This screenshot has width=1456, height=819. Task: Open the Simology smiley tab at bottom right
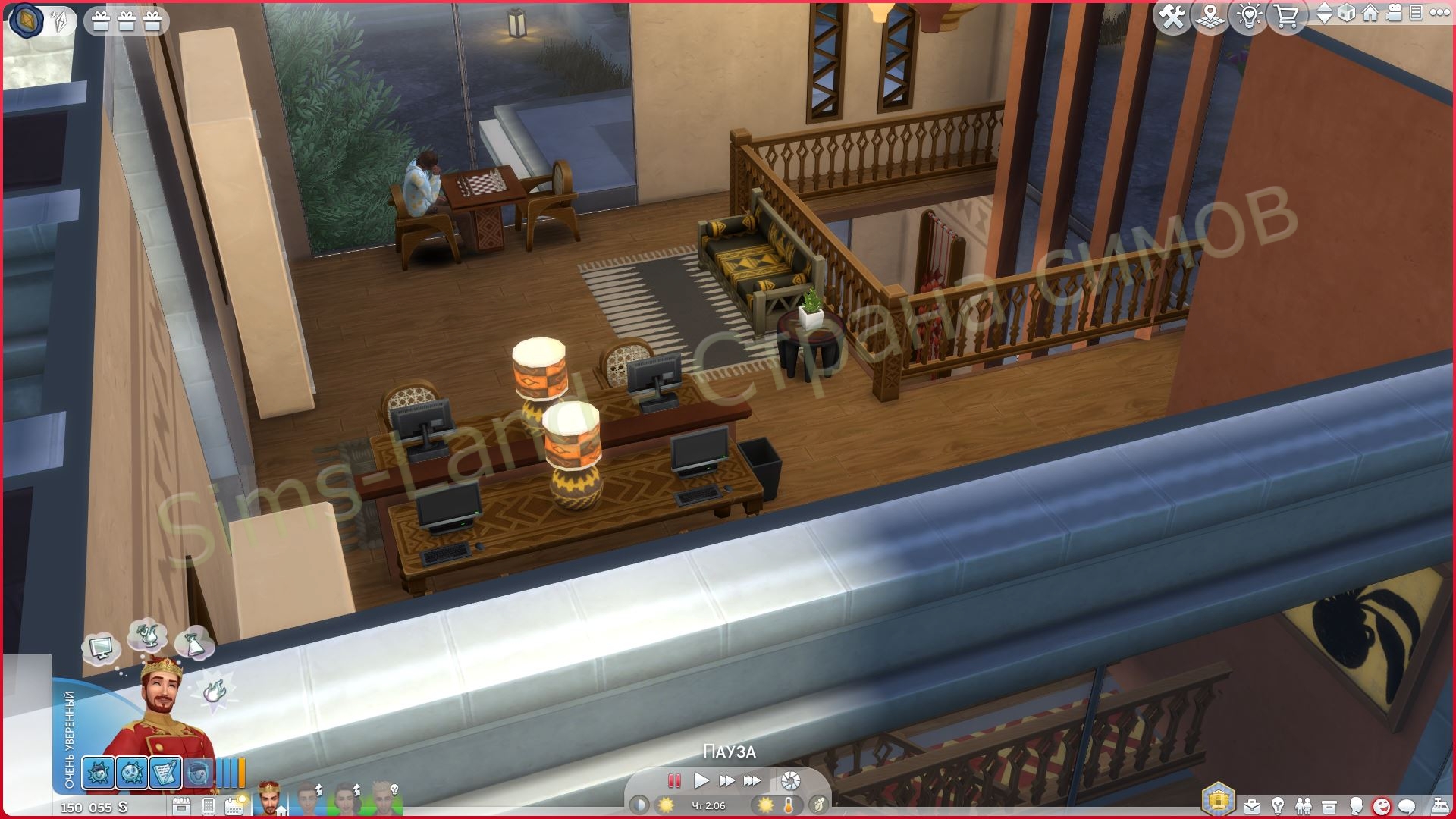[x=1382, y=805]
